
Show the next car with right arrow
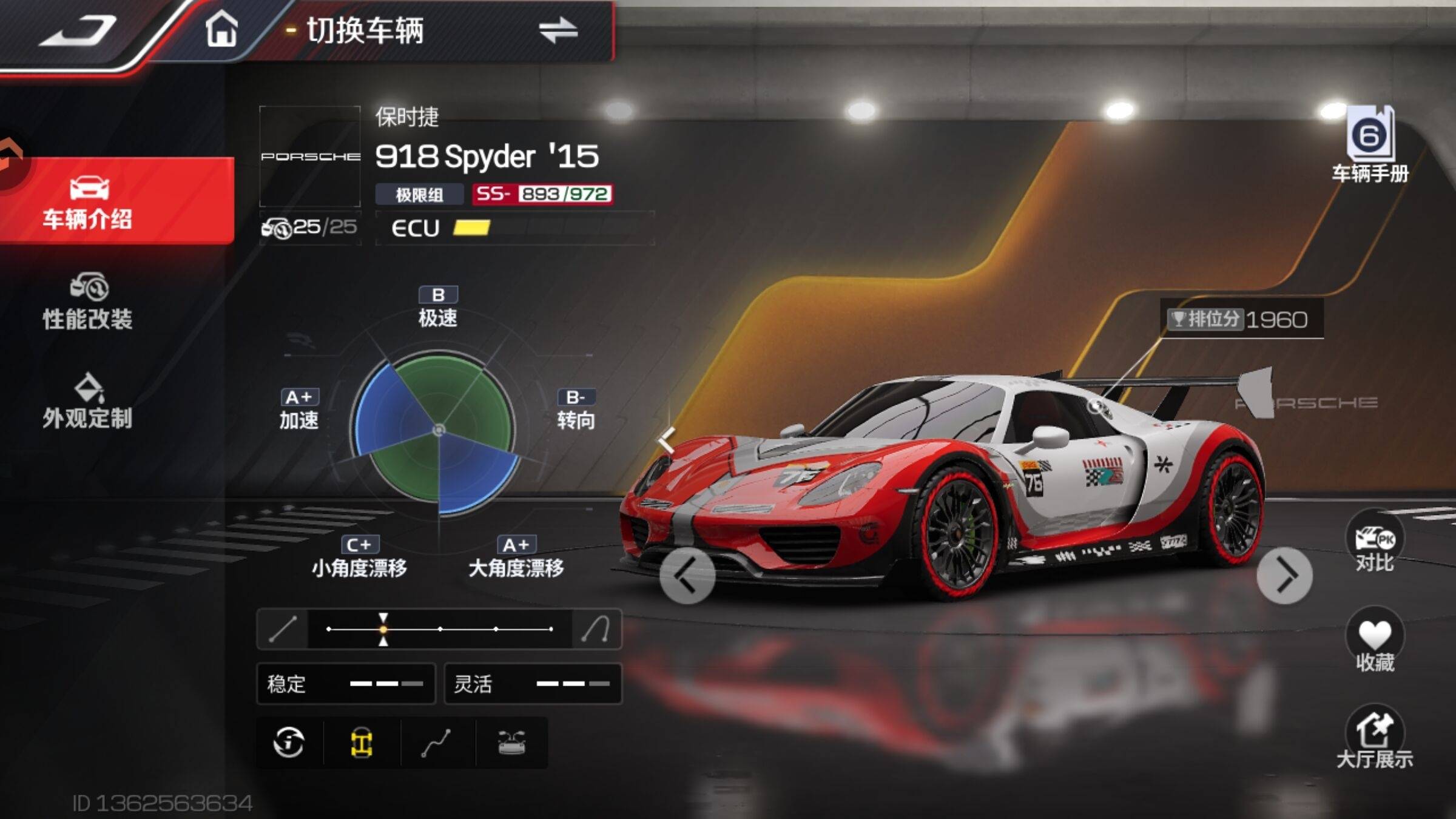pos(1284,576)
